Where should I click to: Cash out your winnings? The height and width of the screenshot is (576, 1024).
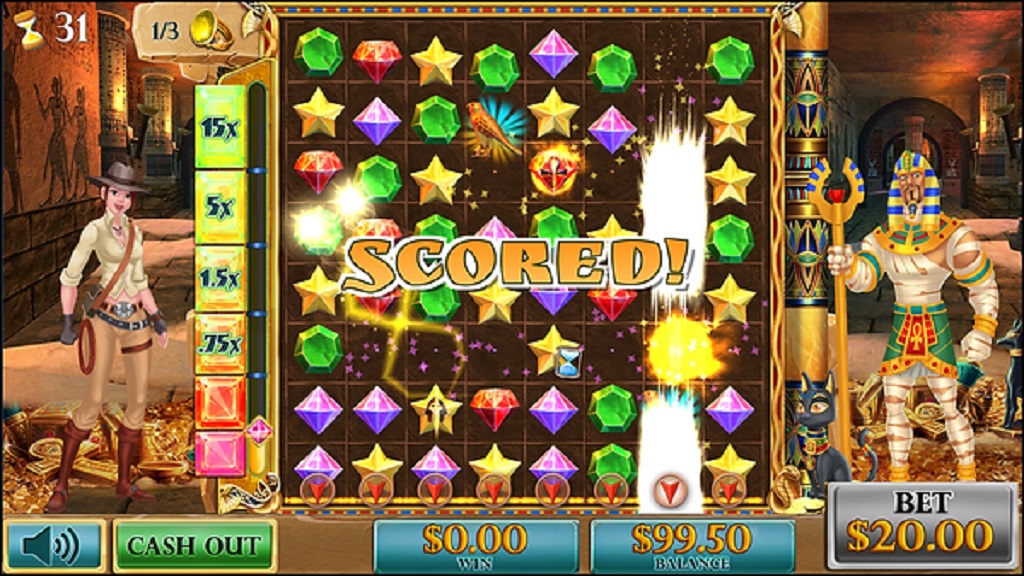pos(194,545)
